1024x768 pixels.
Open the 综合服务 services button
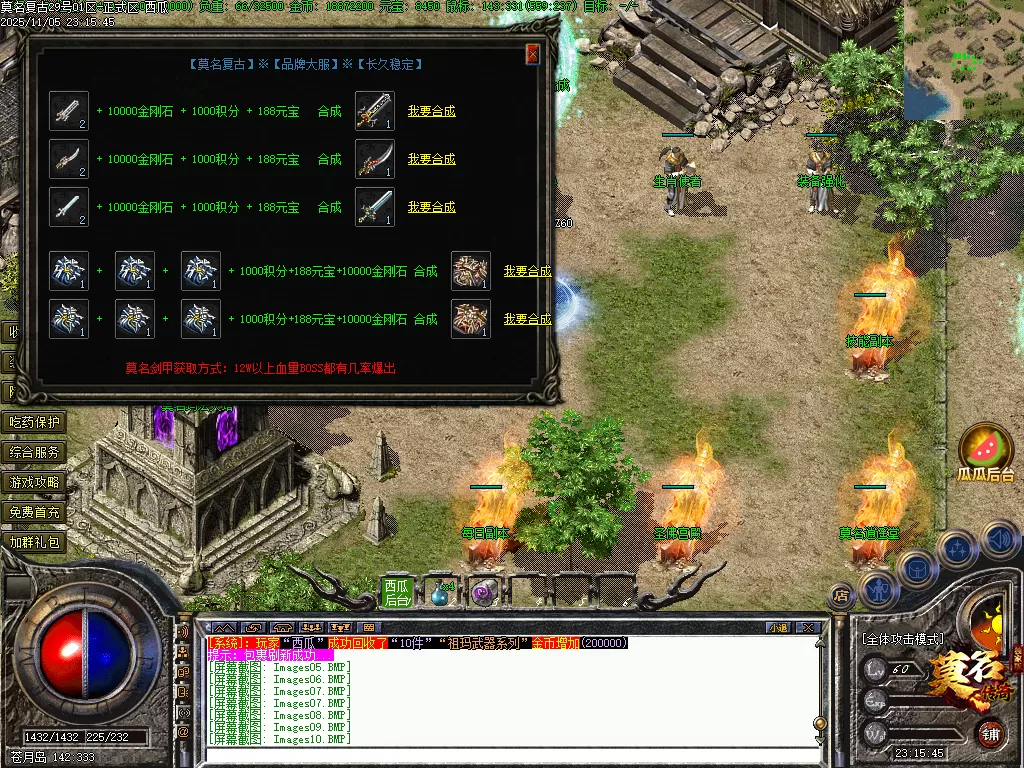(35, 452)
